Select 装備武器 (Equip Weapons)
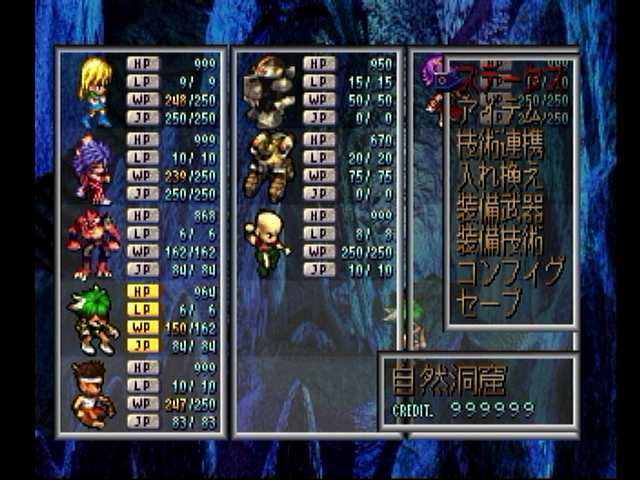Image resolution: width=640 pixels, height=480 pixels. click(x=500, y=209)
